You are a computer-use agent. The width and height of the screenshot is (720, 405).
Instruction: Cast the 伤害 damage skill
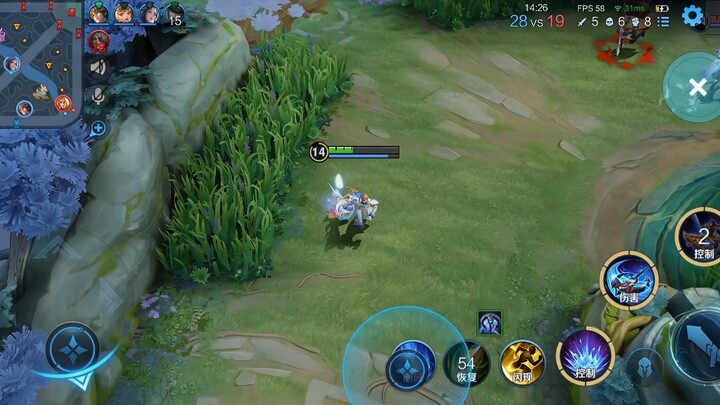point(628,281)
